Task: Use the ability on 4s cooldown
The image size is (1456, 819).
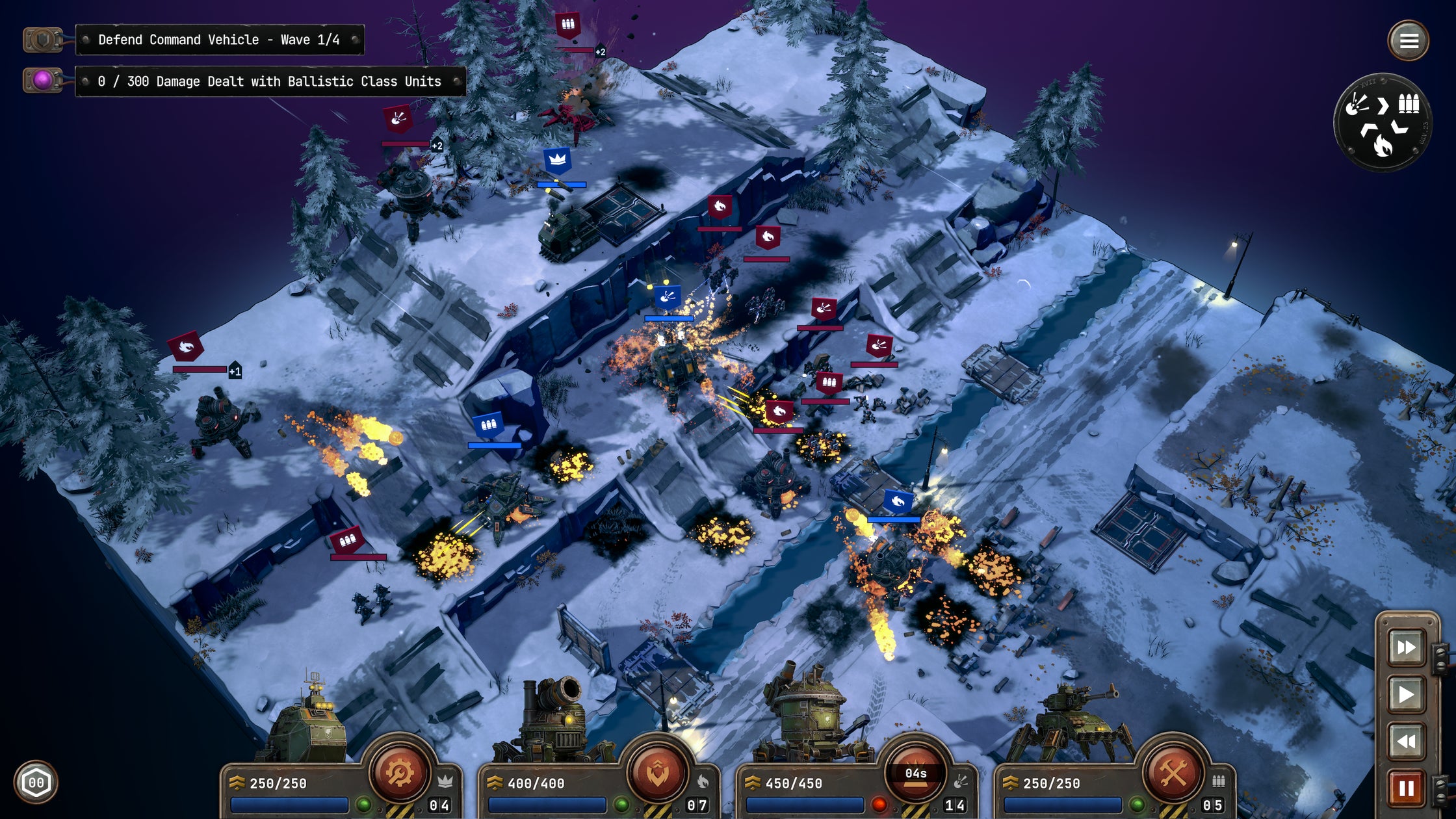Action: coord(915,773)
